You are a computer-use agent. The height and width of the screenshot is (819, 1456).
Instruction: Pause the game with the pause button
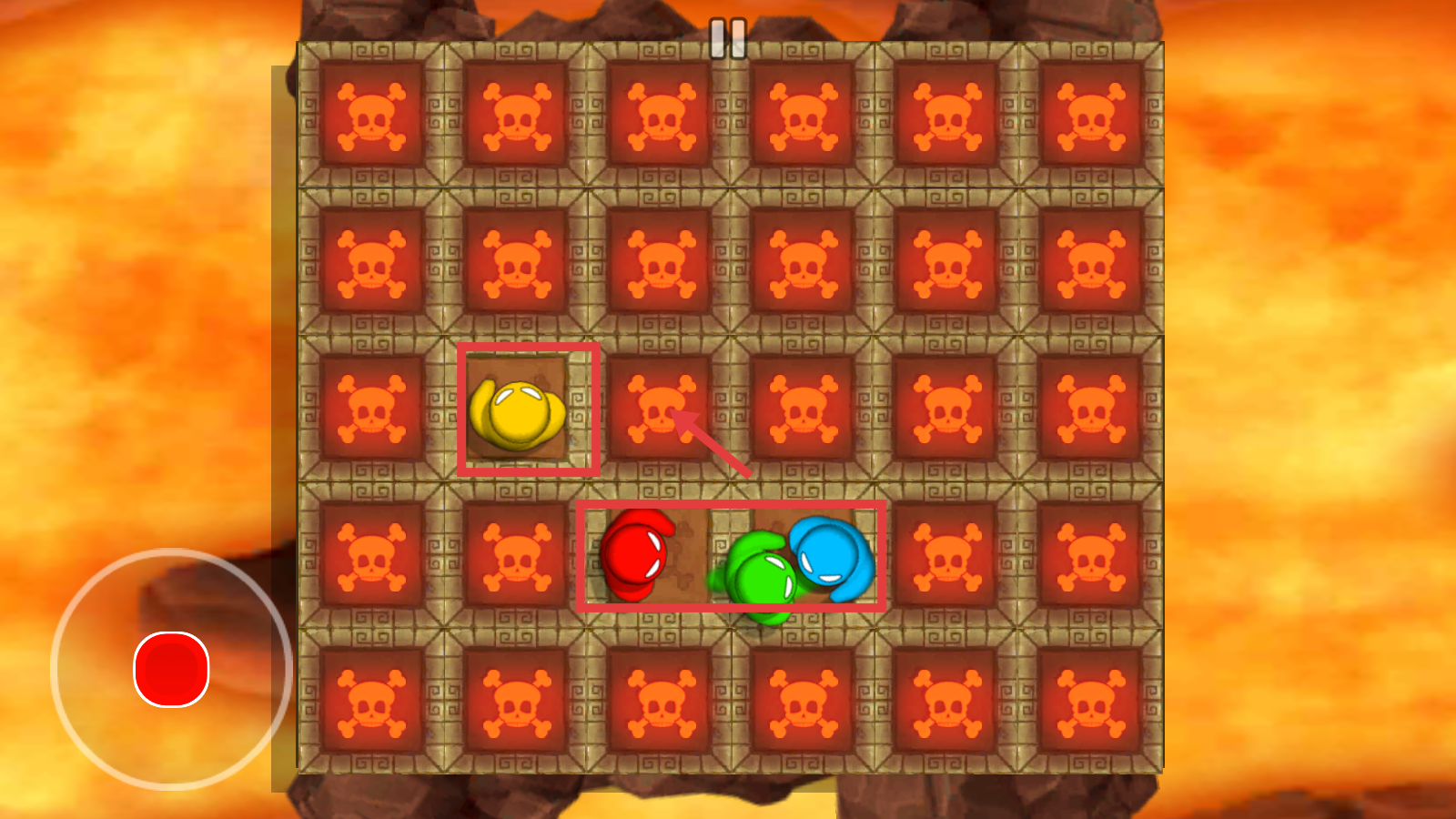point(727,39)
